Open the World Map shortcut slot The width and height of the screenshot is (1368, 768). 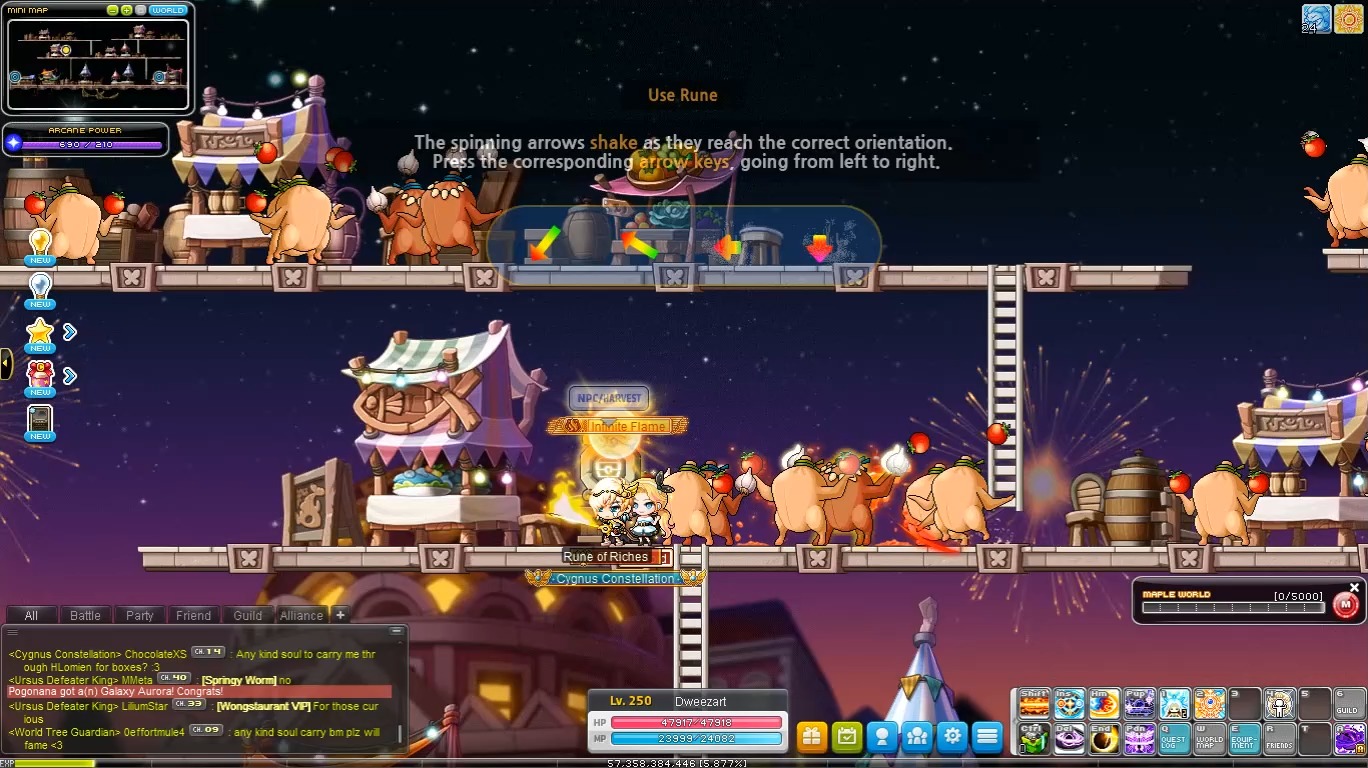coord(1209,739)
